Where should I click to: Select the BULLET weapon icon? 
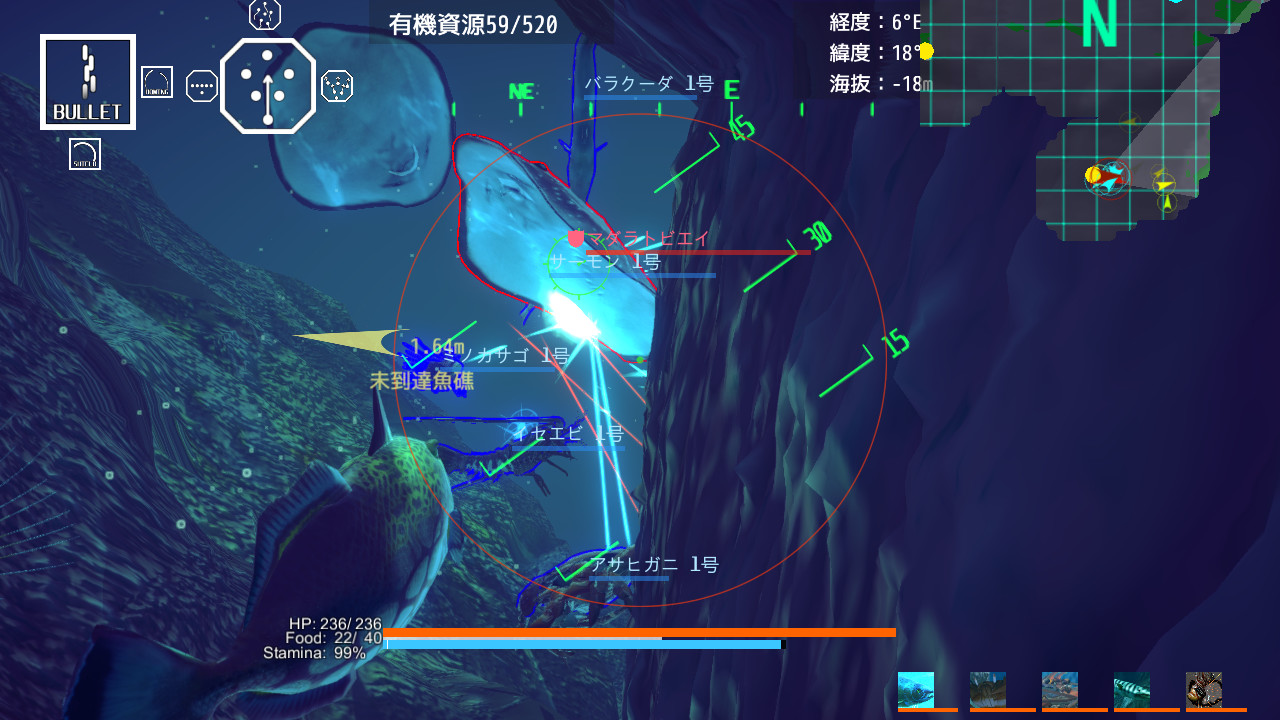click(87, 82)
